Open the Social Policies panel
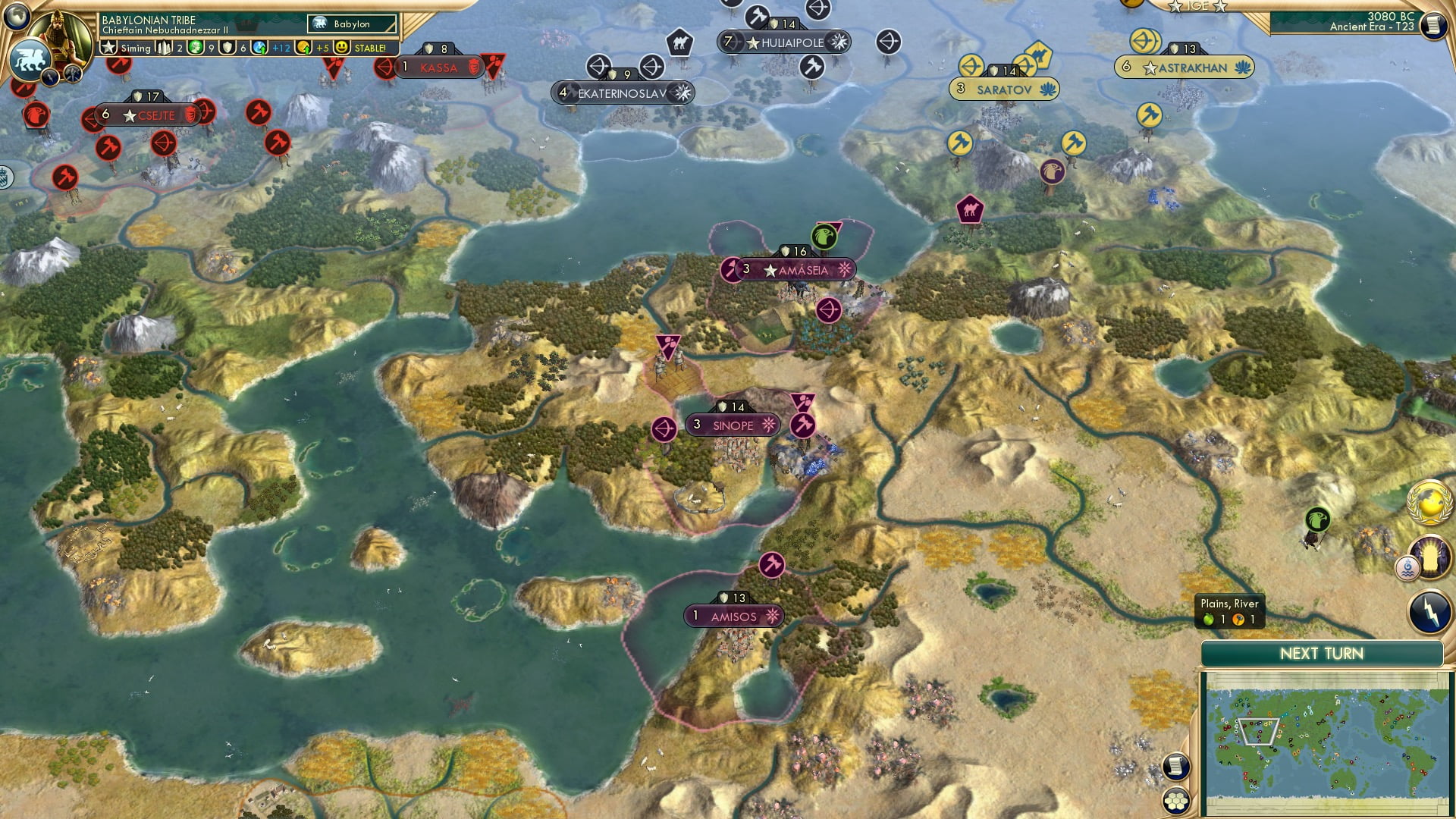1456x819 pixels. click(x=72, y=74)
